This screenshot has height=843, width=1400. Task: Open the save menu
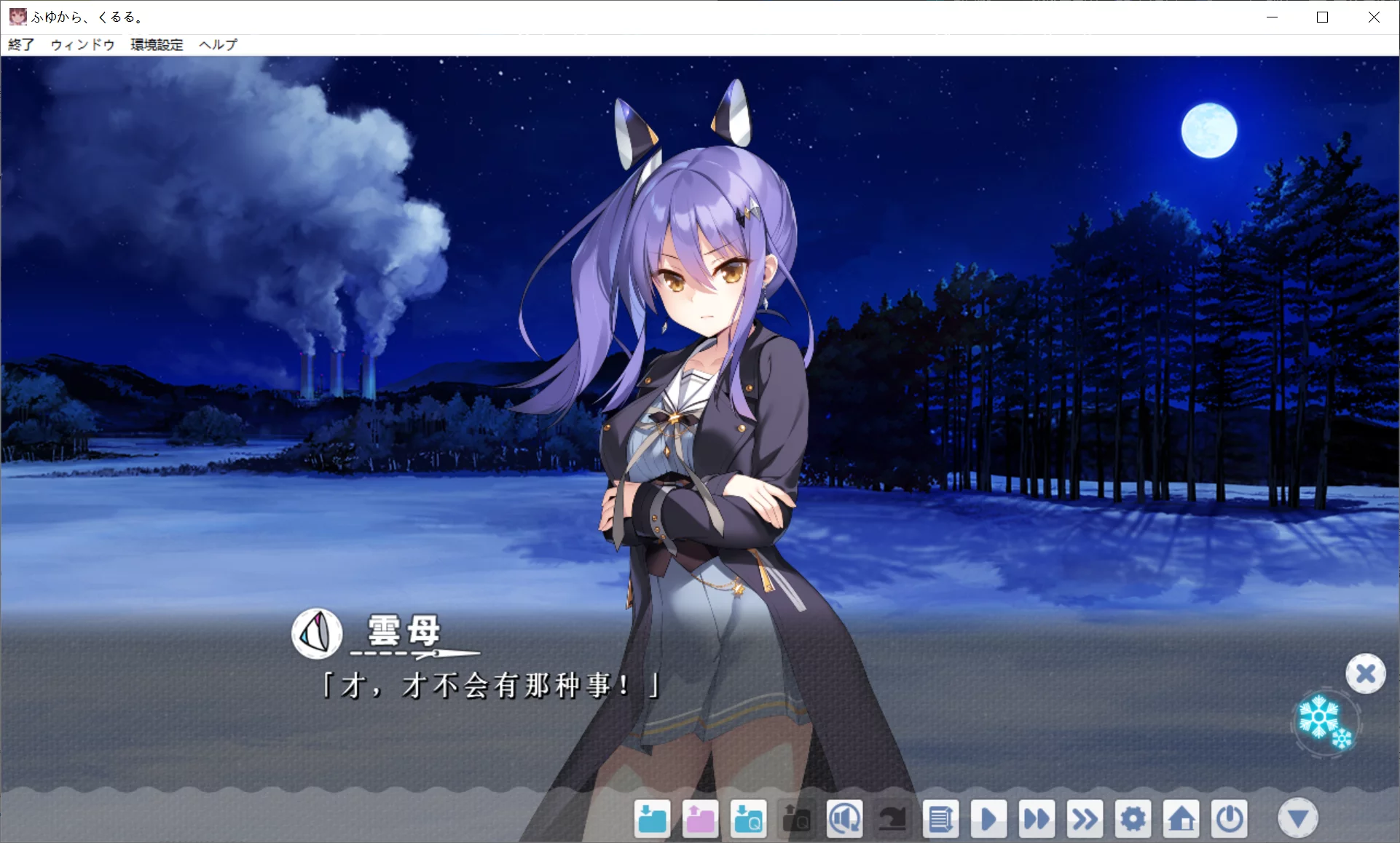[x=652, y=818]
